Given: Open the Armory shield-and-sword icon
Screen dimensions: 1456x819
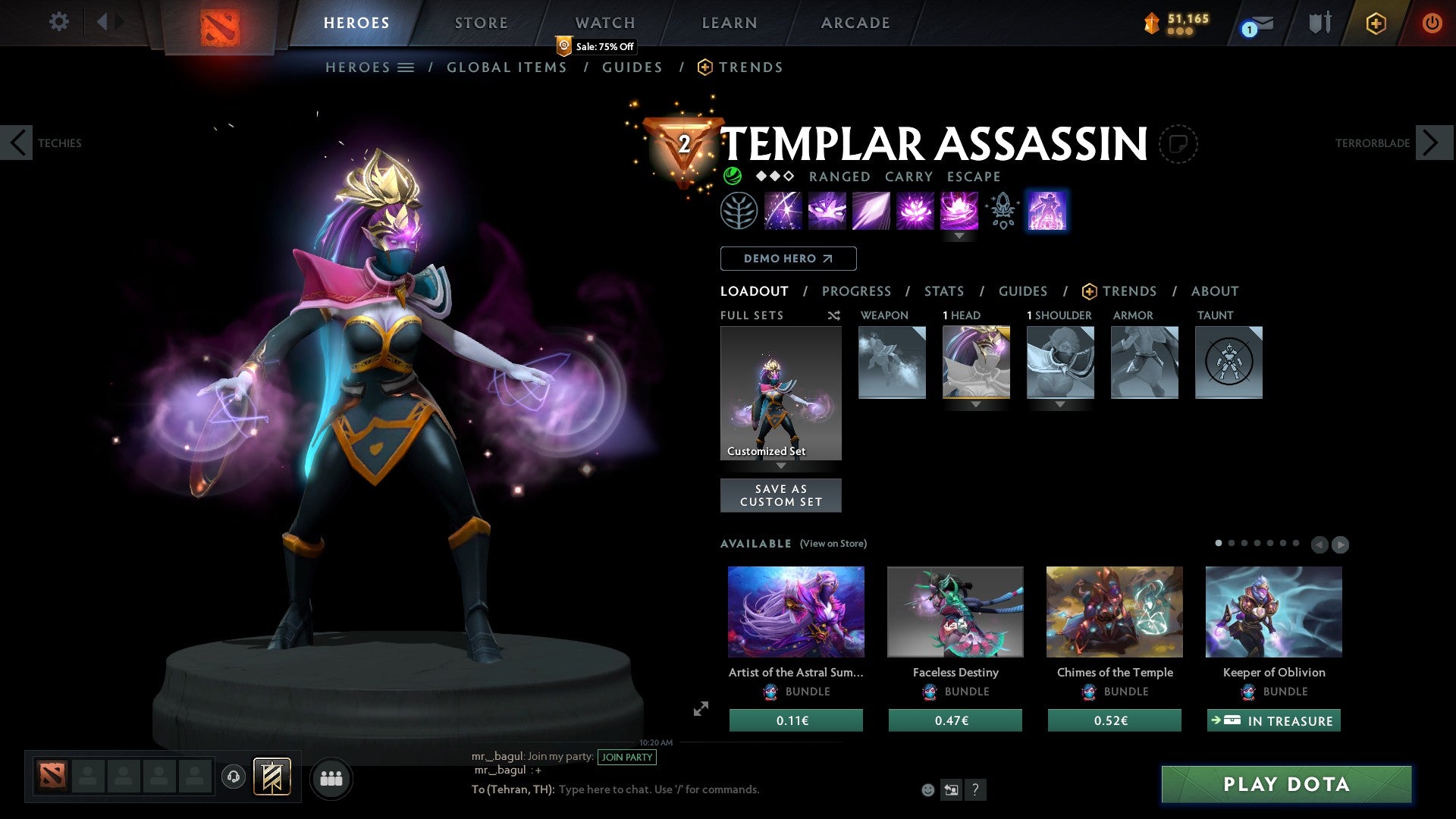Looking at the screenshot, I should coord(1319,23).
